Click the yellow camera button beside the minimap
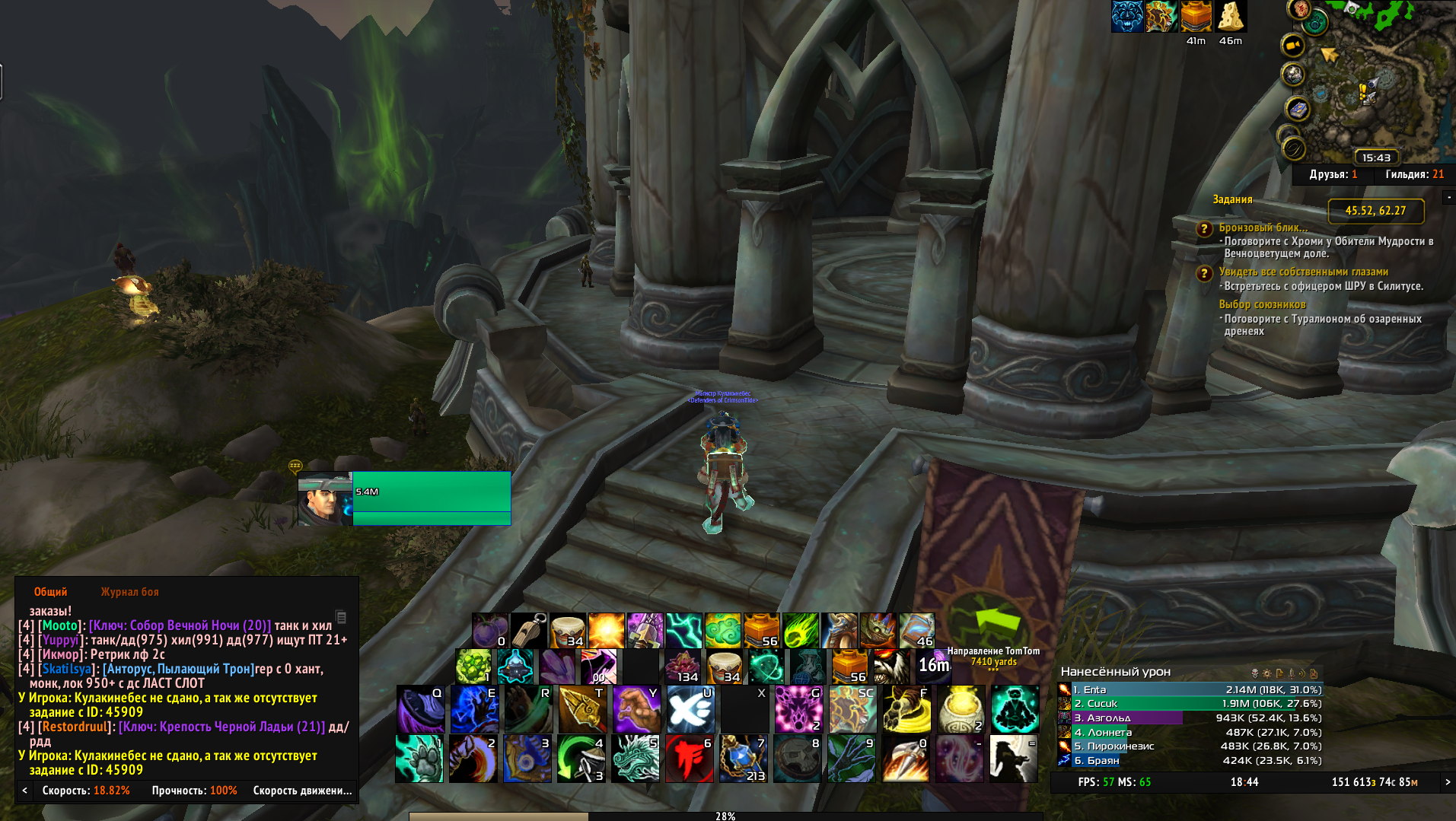 click(1293, 46)
